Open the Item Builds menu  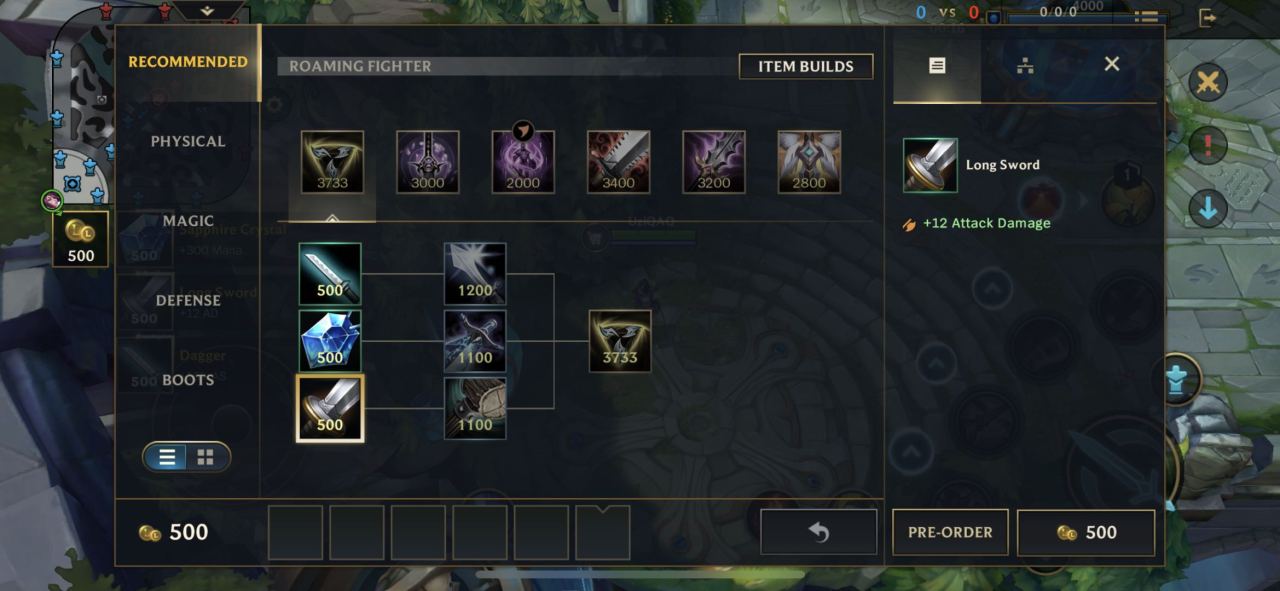click(x=805, y=66)
